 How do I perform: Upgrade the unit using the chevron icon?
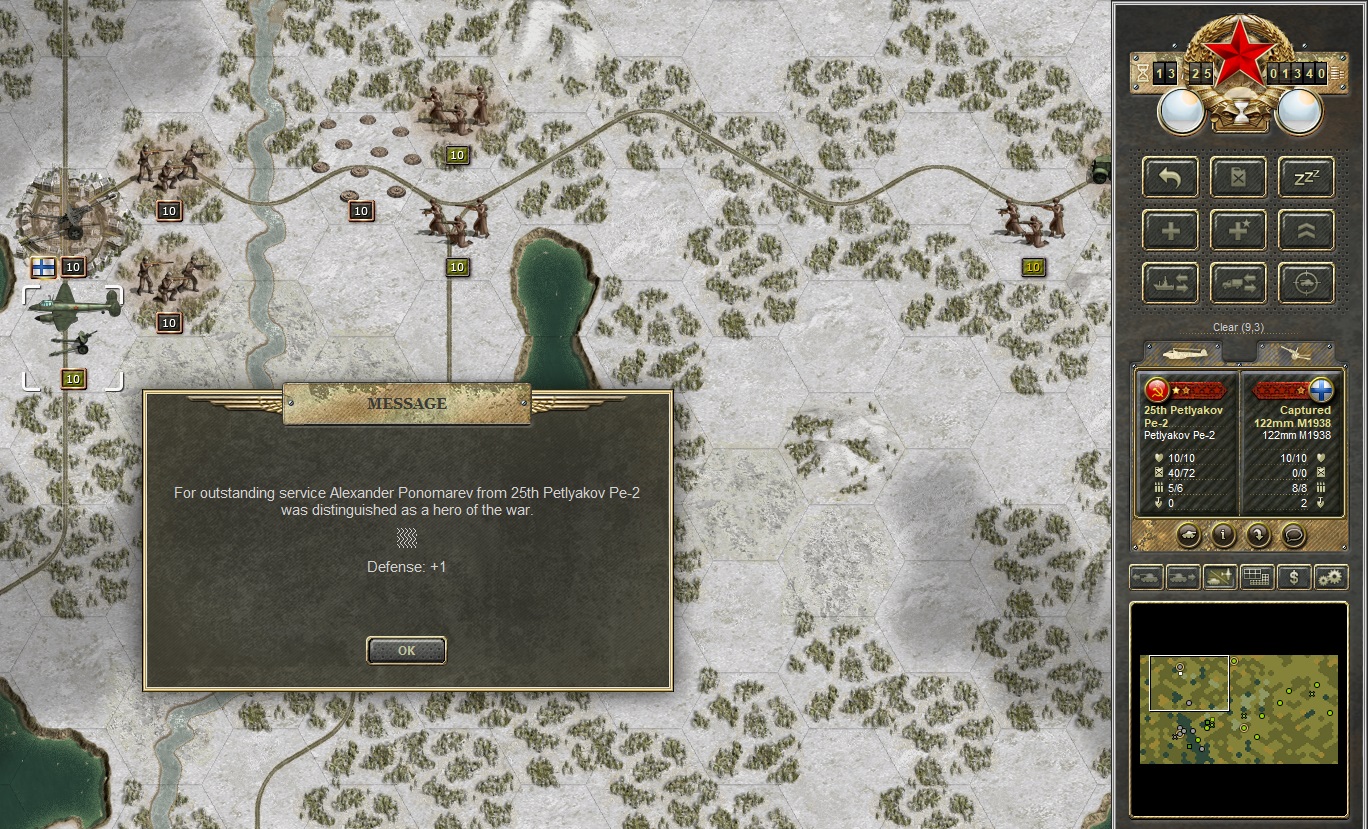(1305, 230)
